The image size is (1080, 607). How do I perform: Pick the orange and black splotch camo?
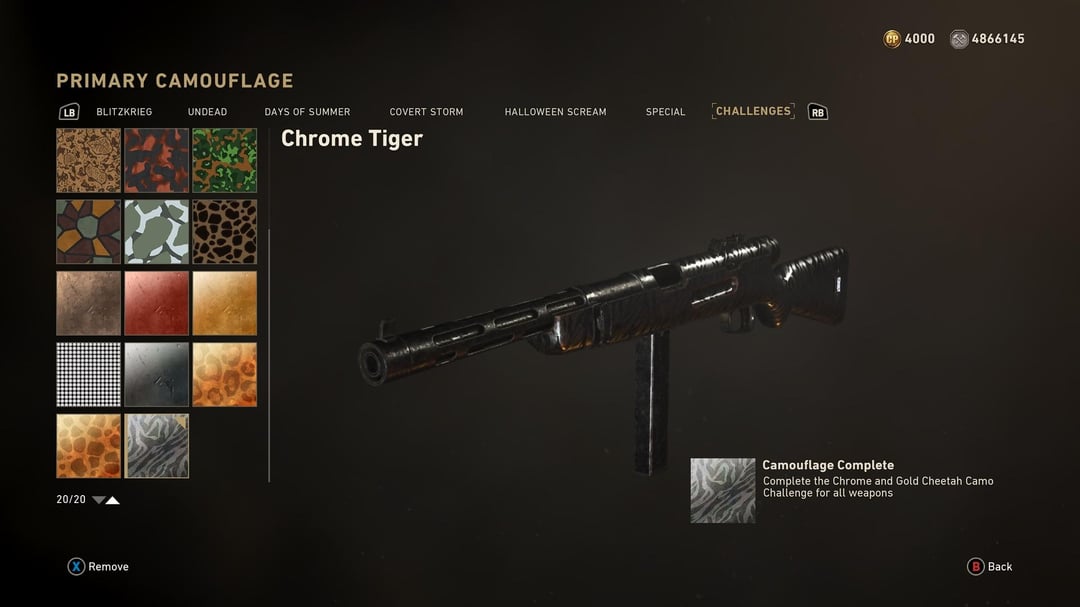point(157,160)
